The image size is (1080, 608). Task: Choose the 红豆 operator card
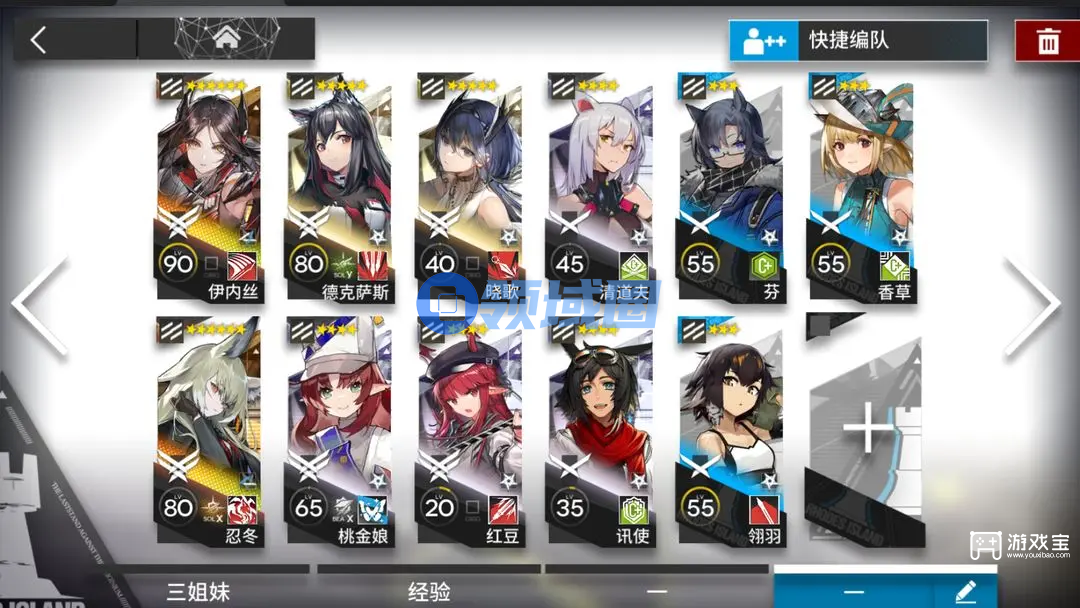coord(468,432)
